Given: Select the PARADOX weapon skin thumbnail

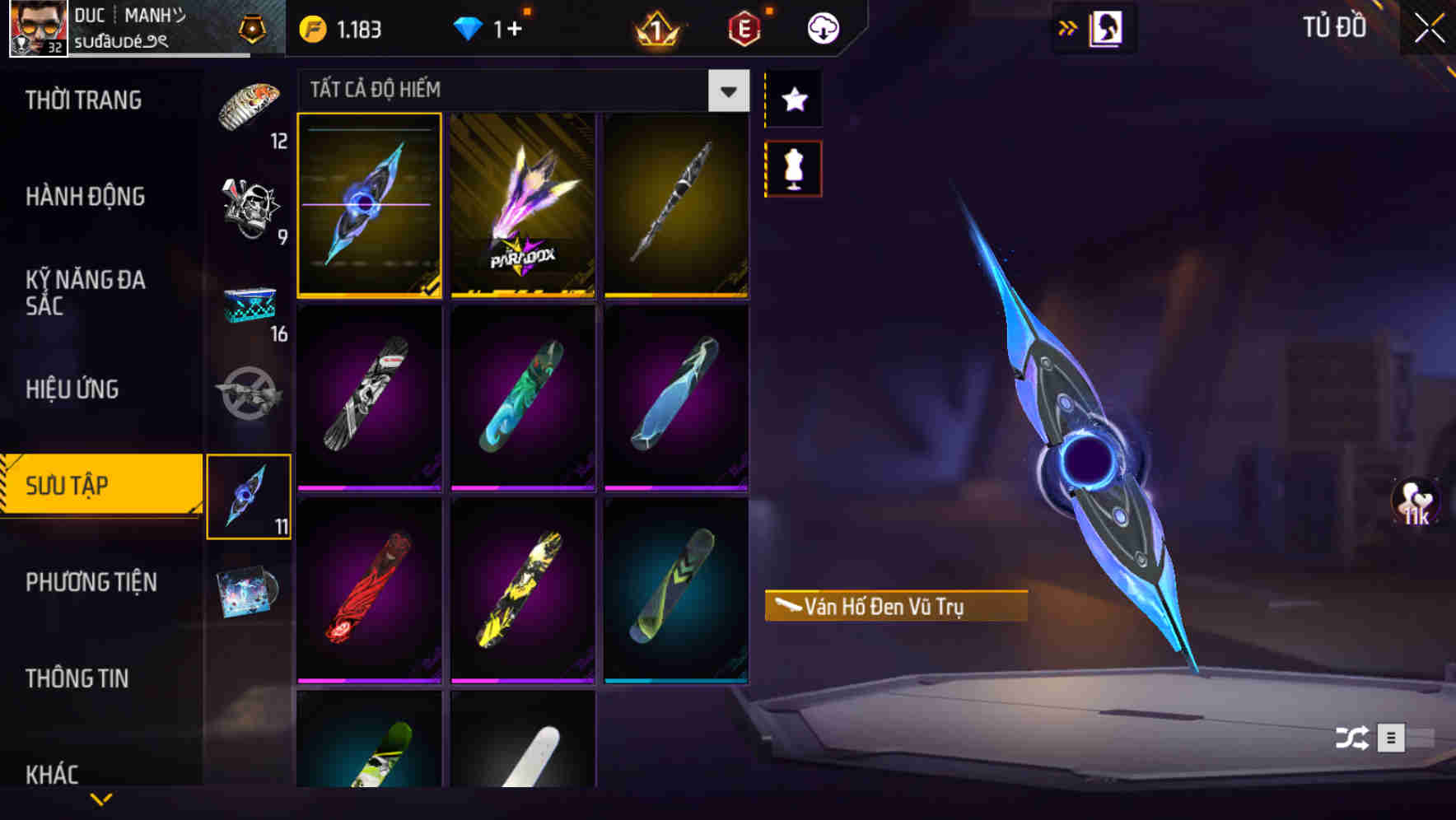Looking at the screenshot, I should click(x=523, y=206).
